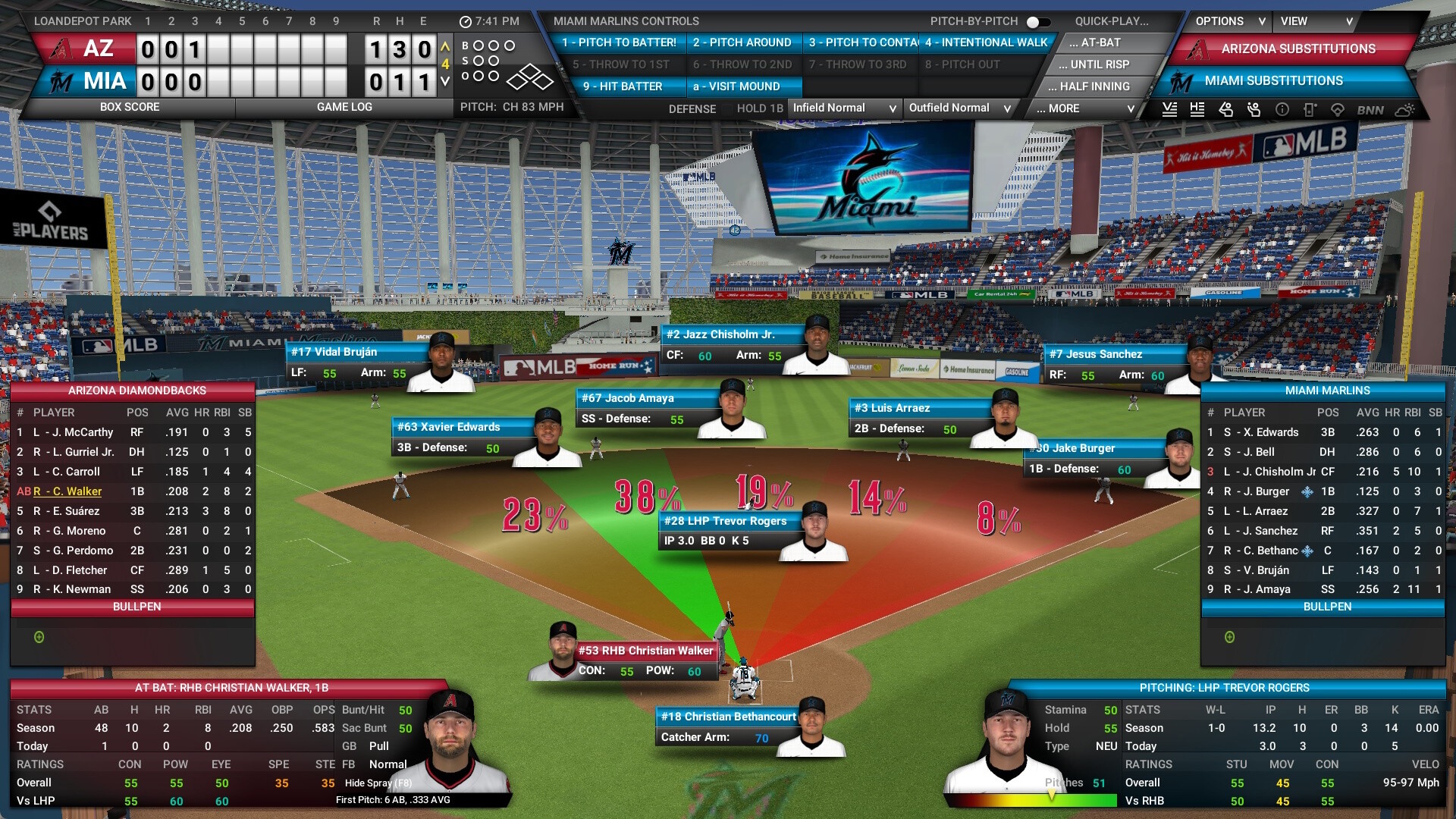Open the View menu
Screen dimensions: 1456x819
[x=1316, y=21]
